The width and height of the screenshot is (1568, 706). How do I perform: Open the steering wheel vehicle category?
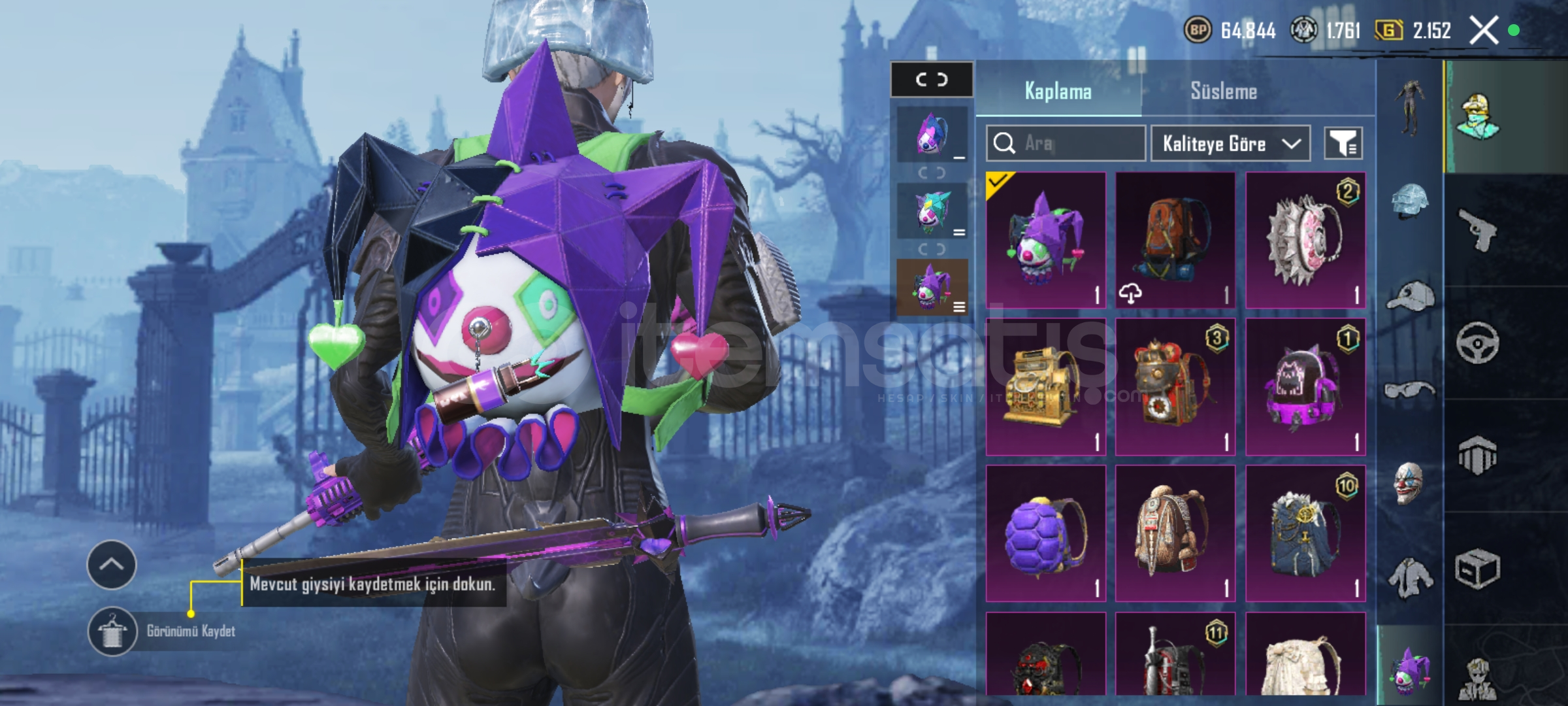(1477, 343)
